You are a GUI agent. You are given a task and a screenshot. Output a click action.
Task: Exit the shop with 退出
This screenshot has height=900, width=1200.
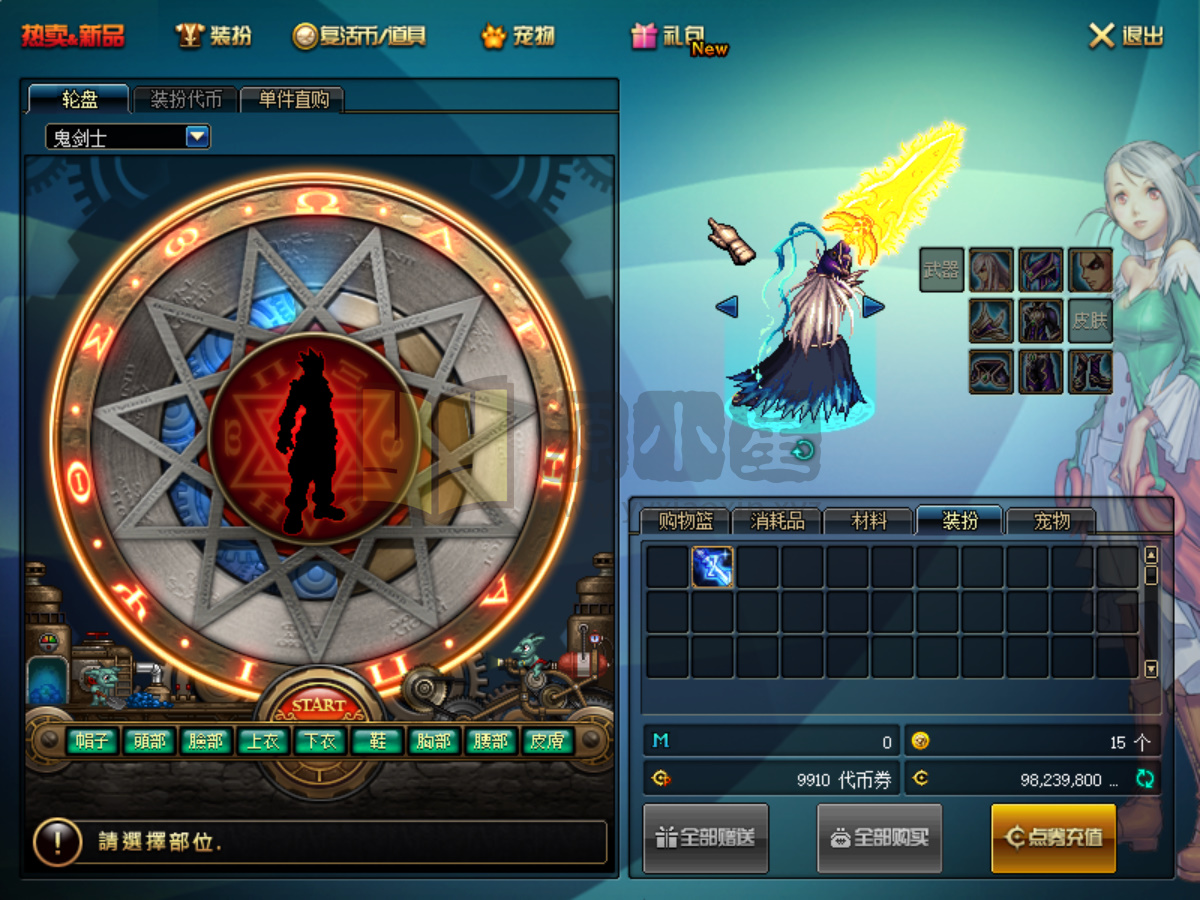[x=1127, y=36]
